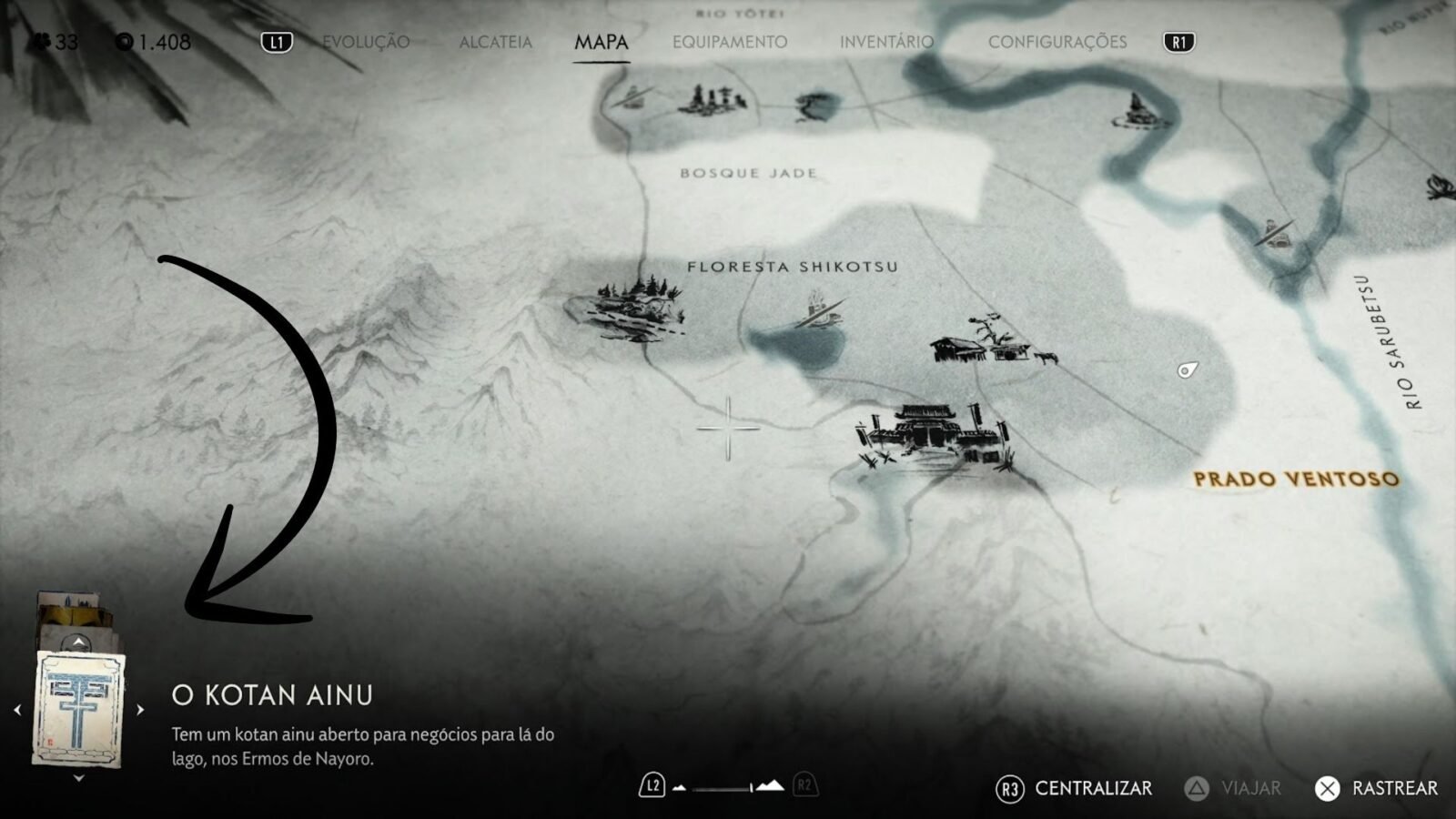
Task: Select the forested island marker west of Floresta Shikotsu
Action: (x=626, y=306)
